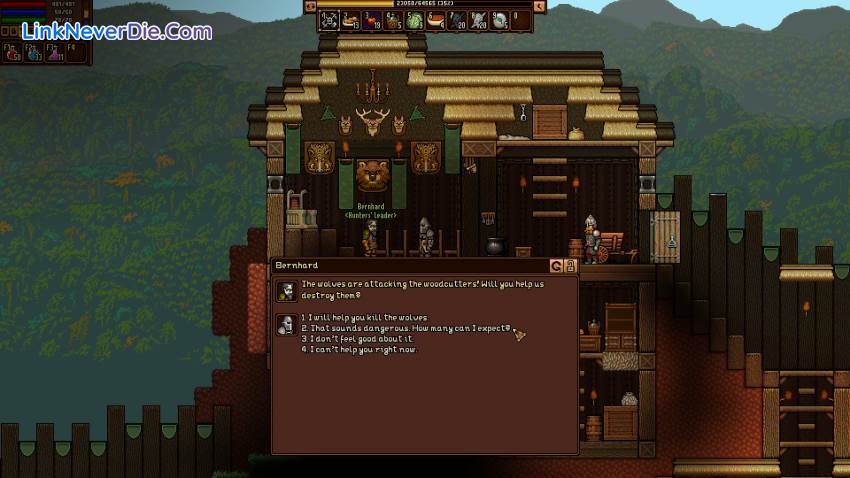Image resolution: width=850 pixels, height=478 pixels.
Task: Click the lock icon on the dialogue window
Action: (571, 266)
